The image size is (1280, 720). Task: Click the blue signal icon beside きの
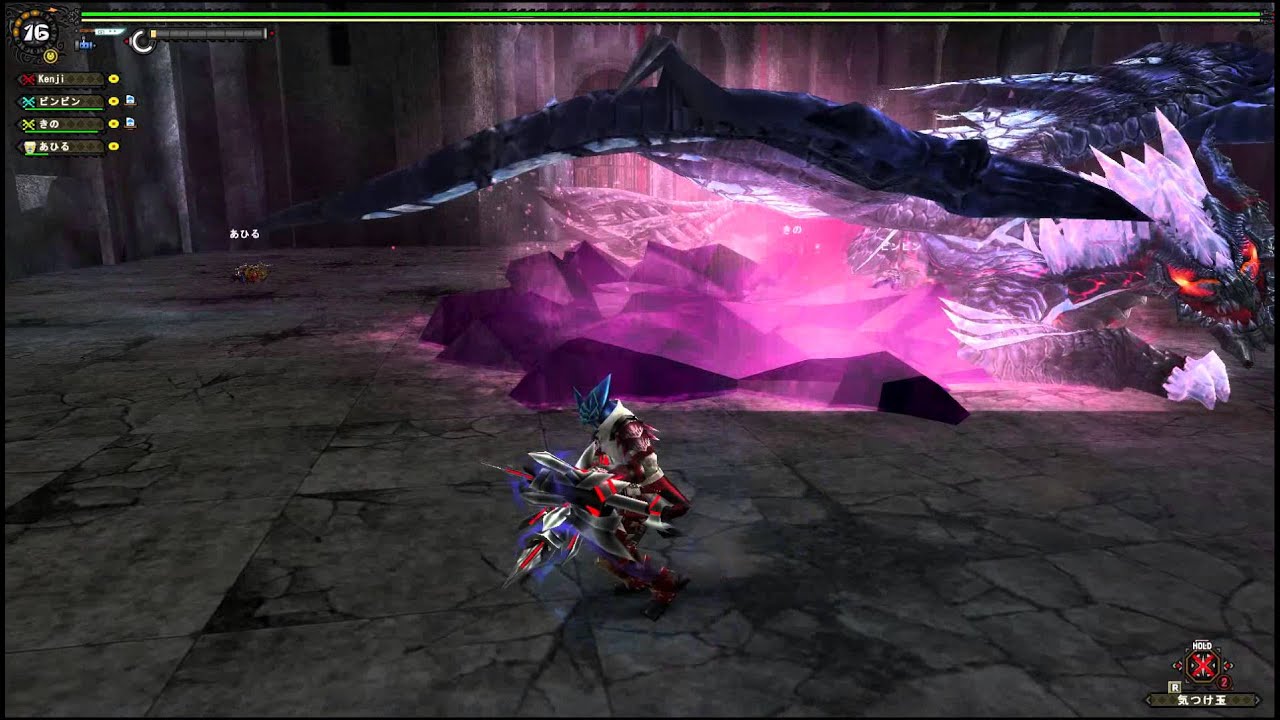point(129,123)
